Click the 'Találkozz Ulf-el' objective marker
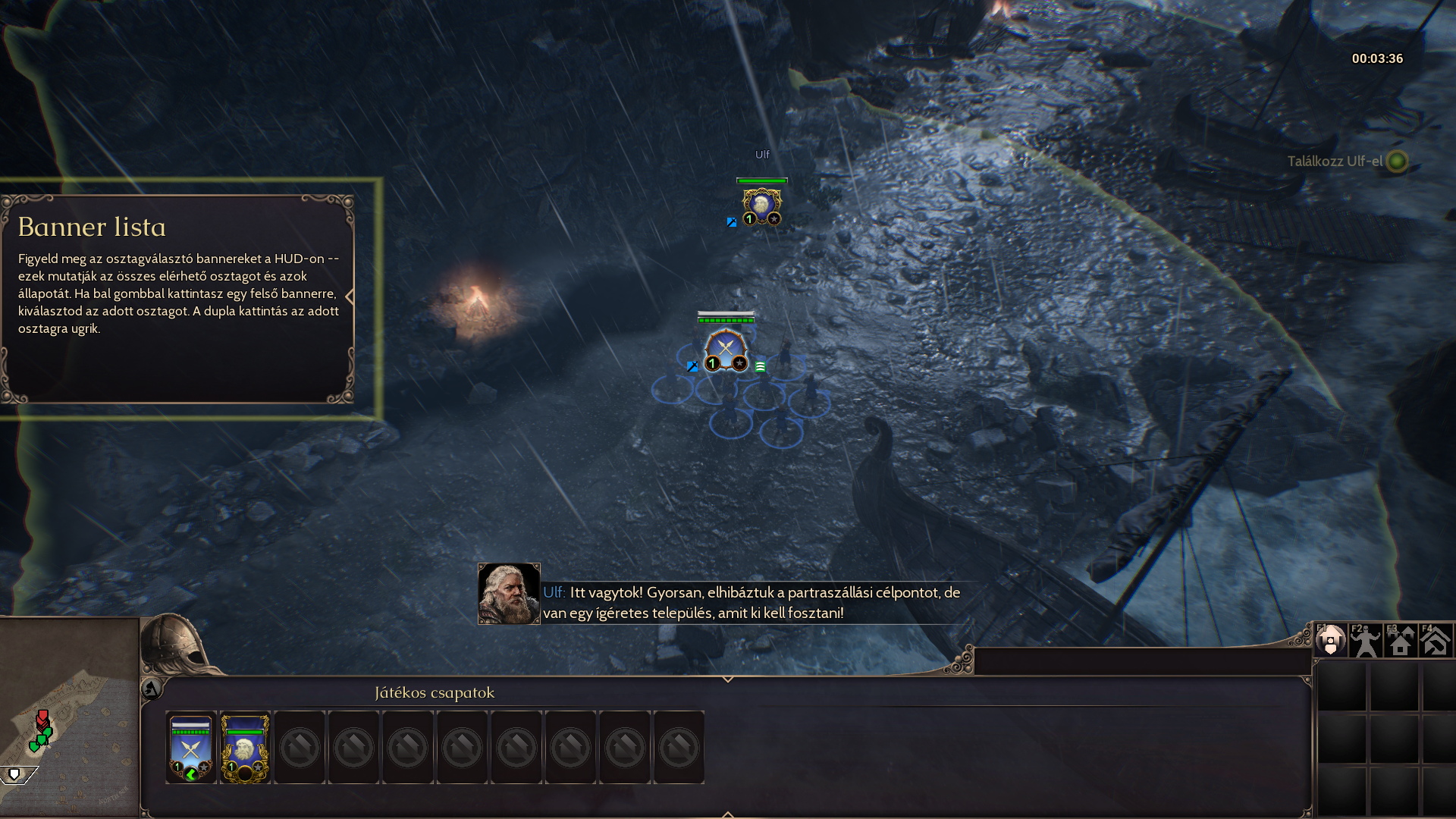 [x=1397, y=161]
